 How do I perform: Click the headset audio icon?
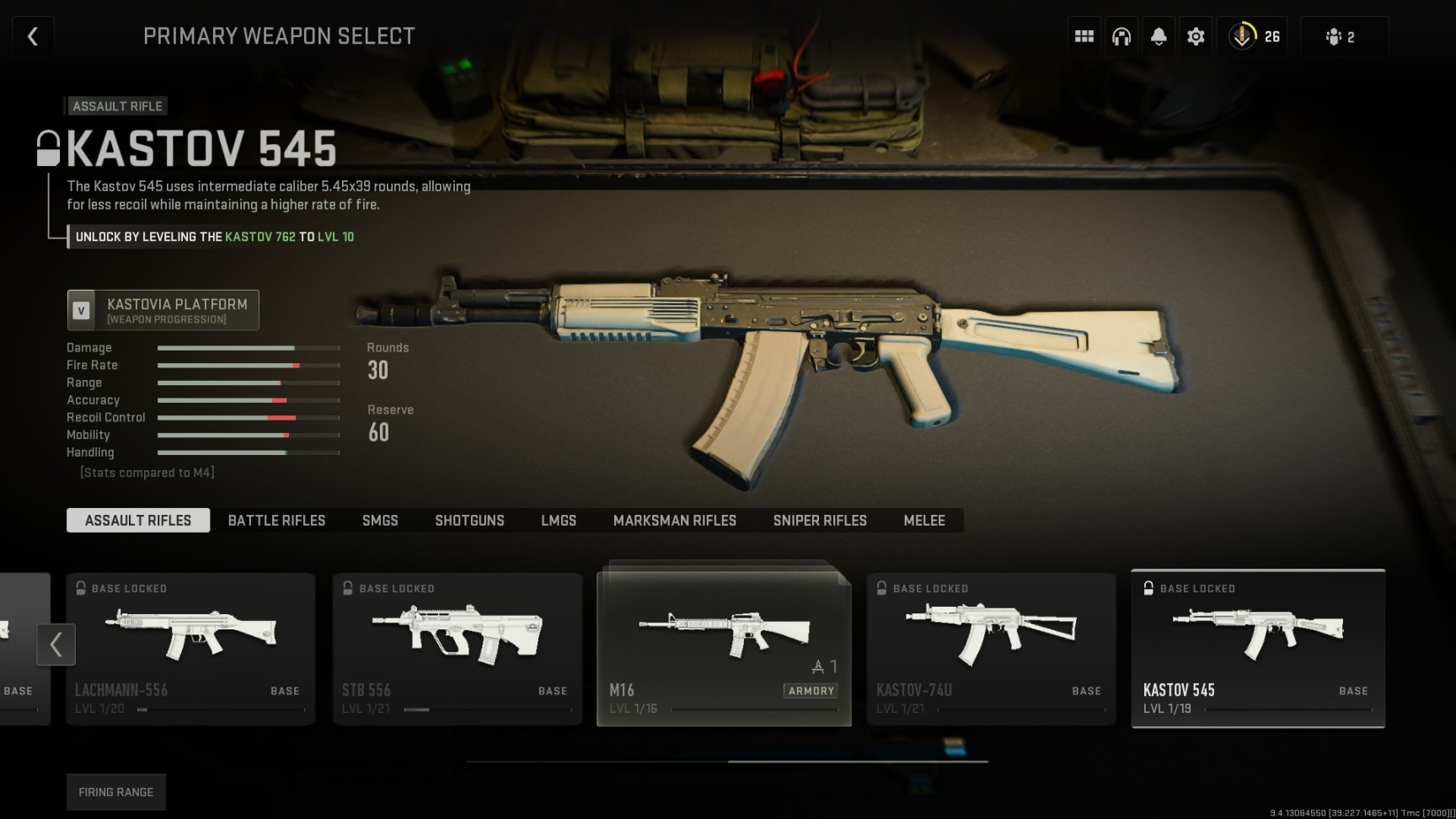(1121, 35)
